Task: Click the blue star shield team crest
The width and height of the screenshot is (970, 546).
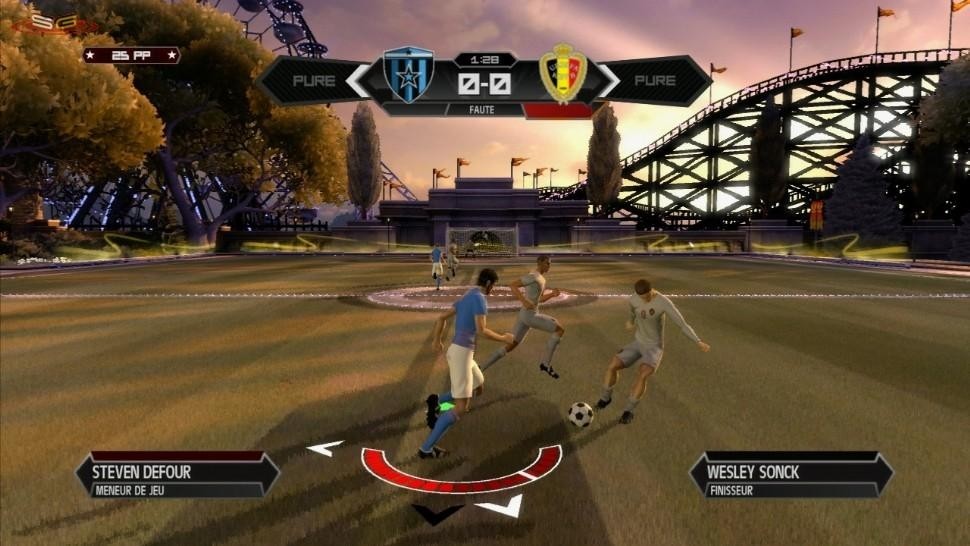Action: (408, 73)
